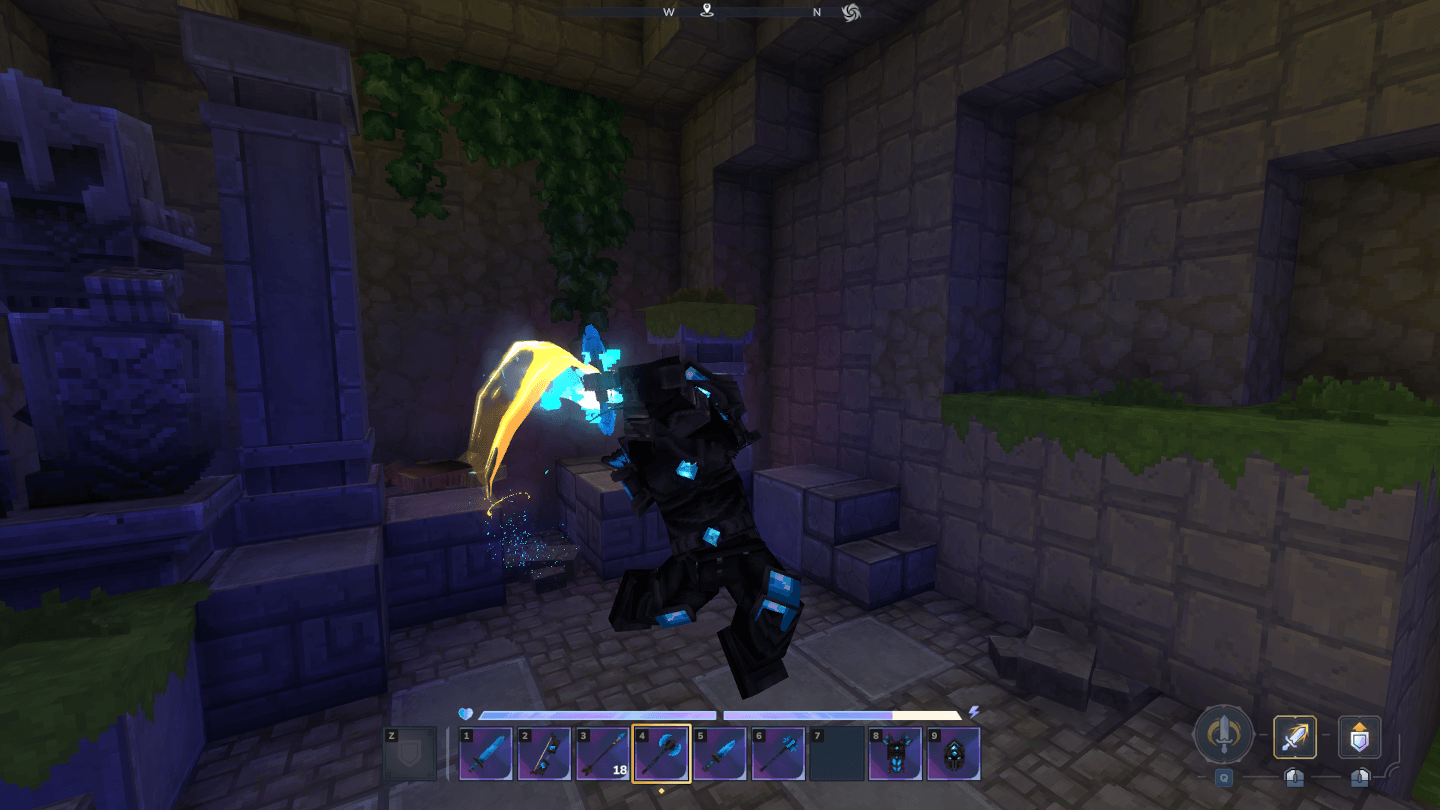Select the blue sword in slot 1
1440x810 pixels.
coord(486,754)
